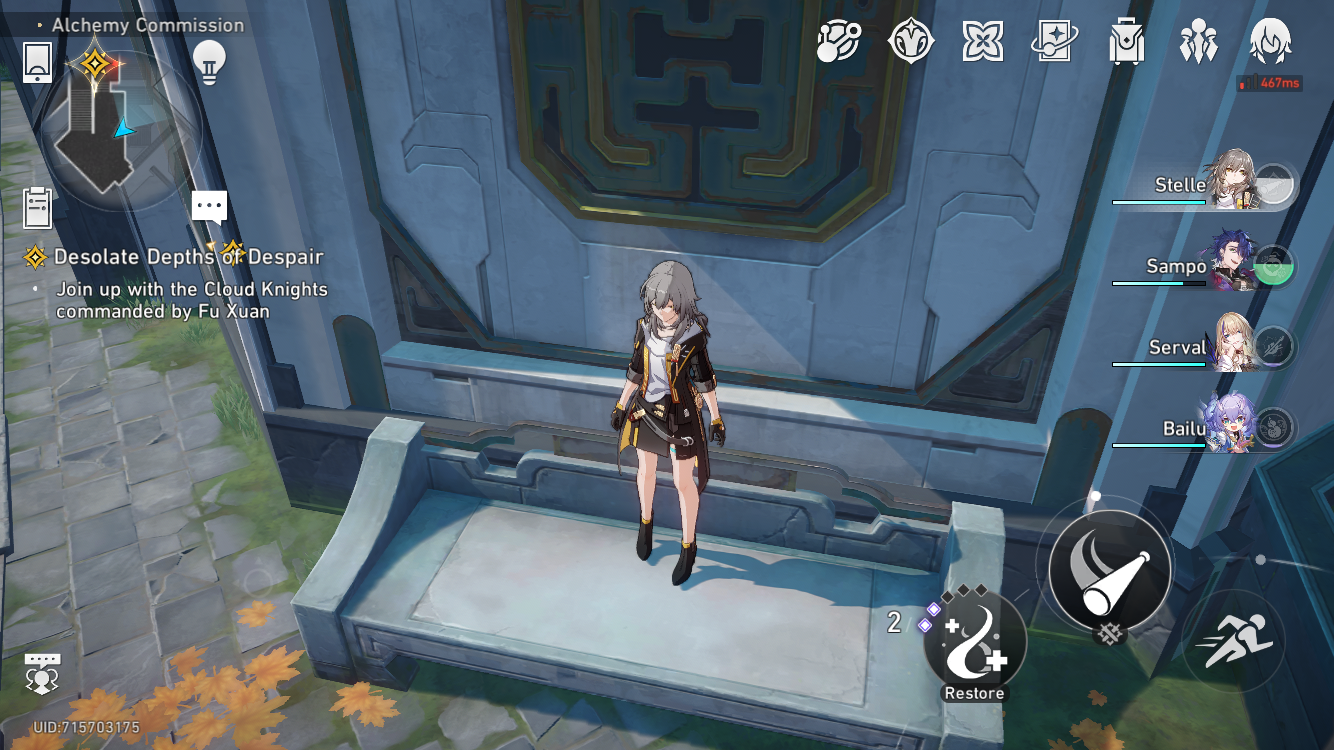Open the Warp banner icon

[1054, 40]
